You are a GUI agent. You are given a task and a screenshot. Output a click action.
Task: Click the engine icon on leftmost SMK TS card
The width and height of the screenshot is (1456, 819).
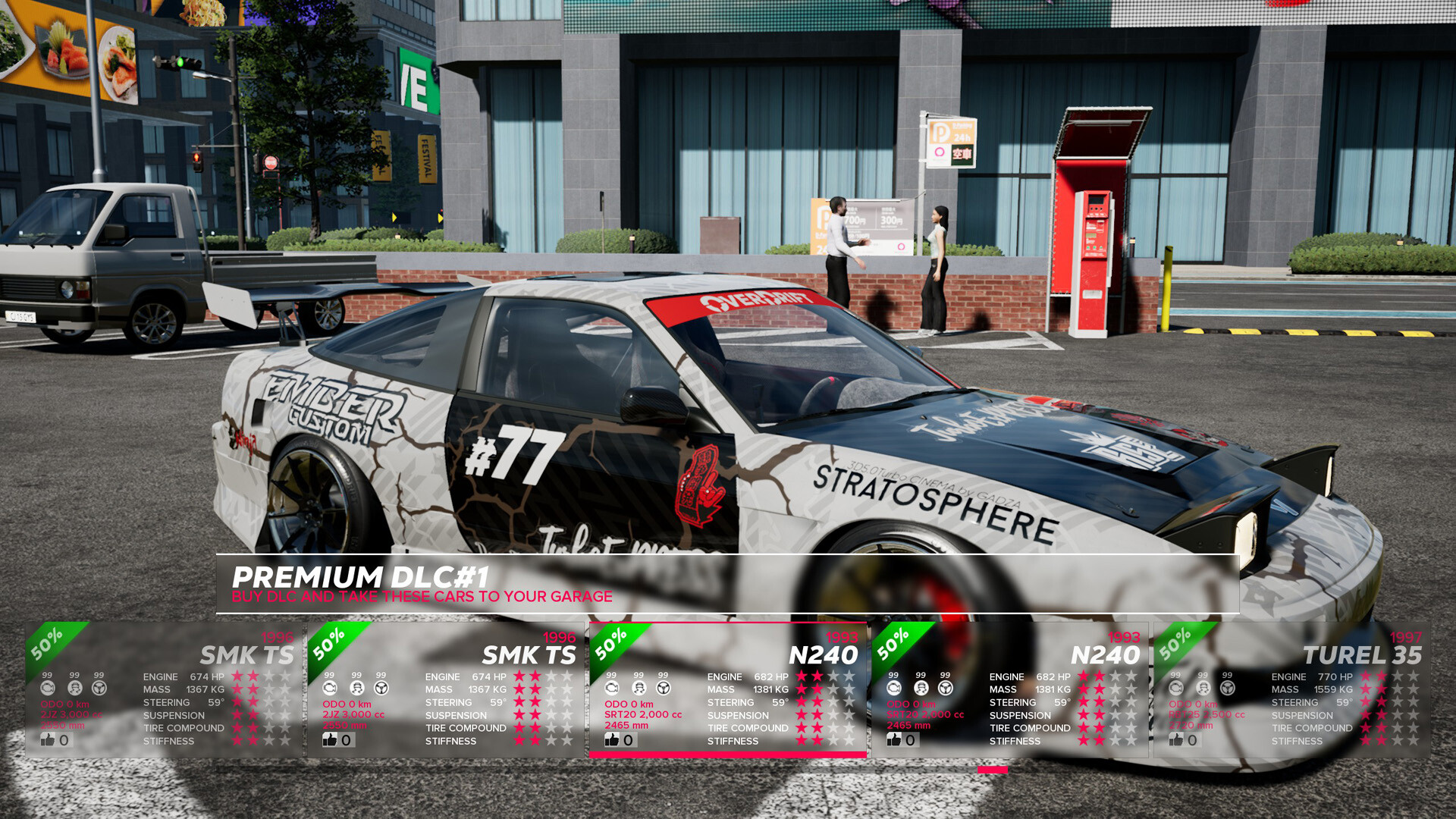tap(48, 689)
